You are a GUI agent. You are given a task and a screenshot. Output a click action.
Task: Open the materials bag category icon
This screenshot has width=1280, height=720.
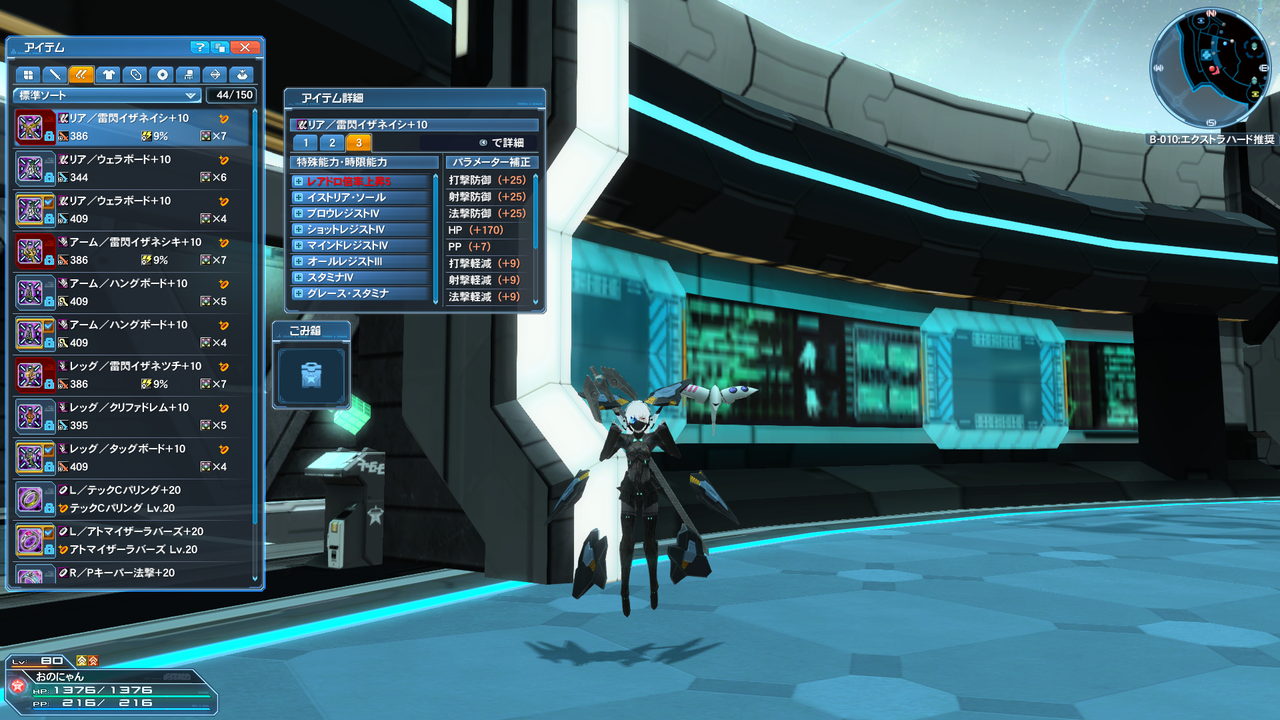(x=242, y=74)
